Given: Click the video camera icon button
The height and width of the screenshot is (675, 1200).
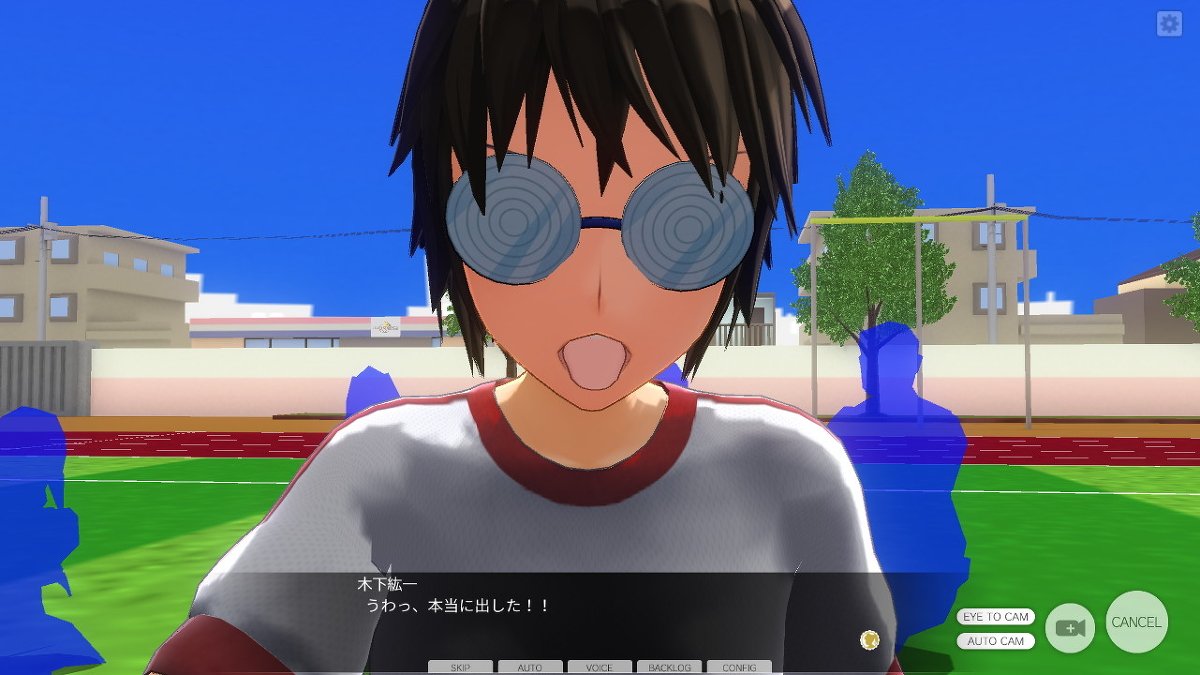Looking at the screenshot, I should [x=1070, y=628].
